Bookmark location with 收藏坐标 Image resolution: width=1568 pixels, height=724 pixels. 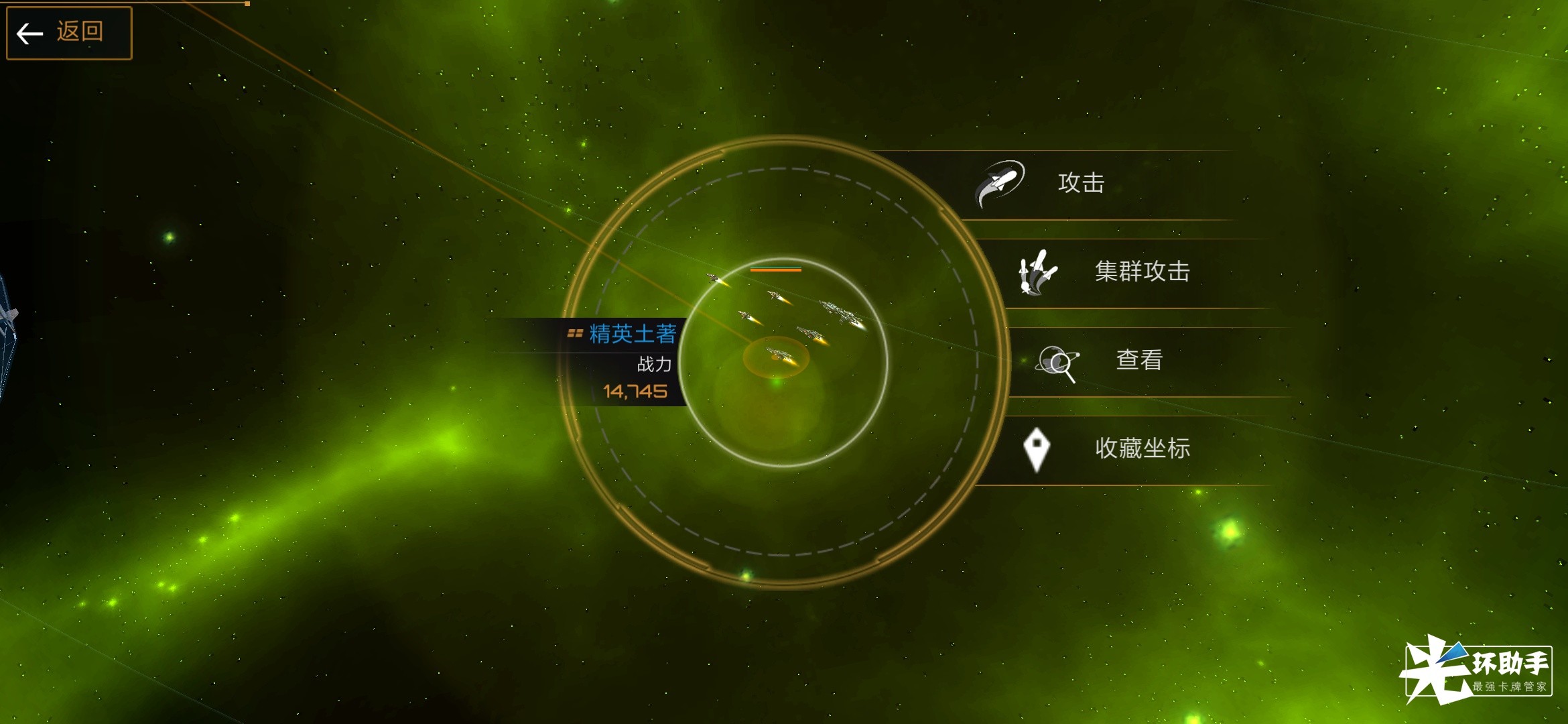(1141, 448)
